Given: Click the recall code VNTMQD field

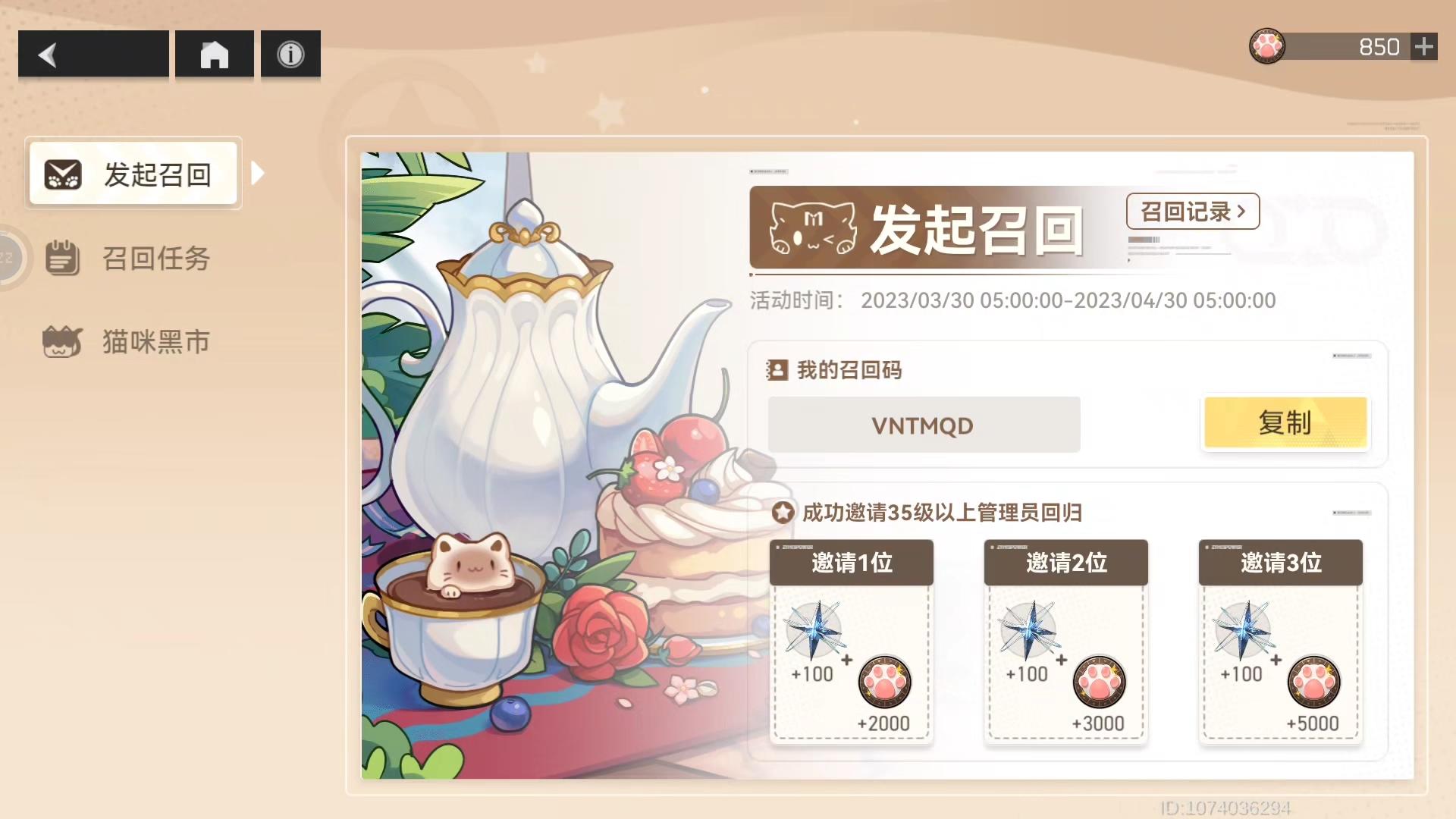Looking at the screenshot, I should (x=924, y=425).
